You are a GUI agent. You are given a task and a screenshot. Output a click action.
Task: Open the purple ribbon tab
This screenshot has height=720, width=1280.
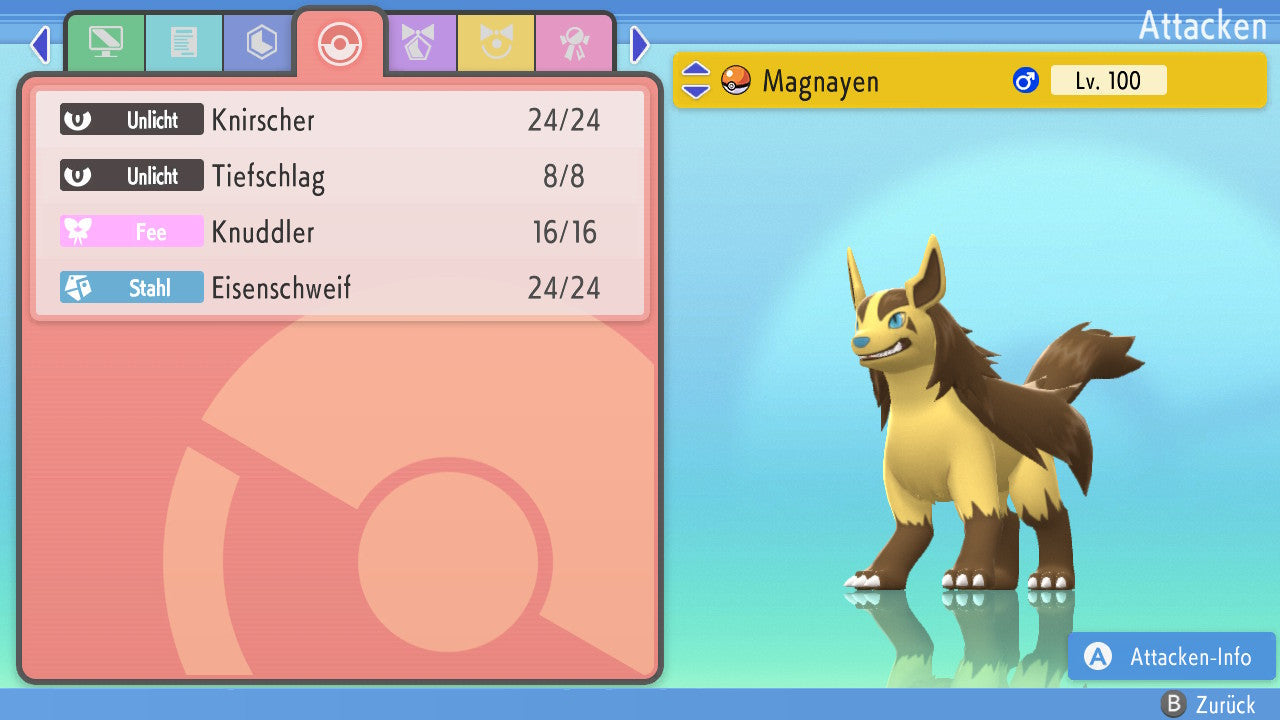click(x=417, y=43)
